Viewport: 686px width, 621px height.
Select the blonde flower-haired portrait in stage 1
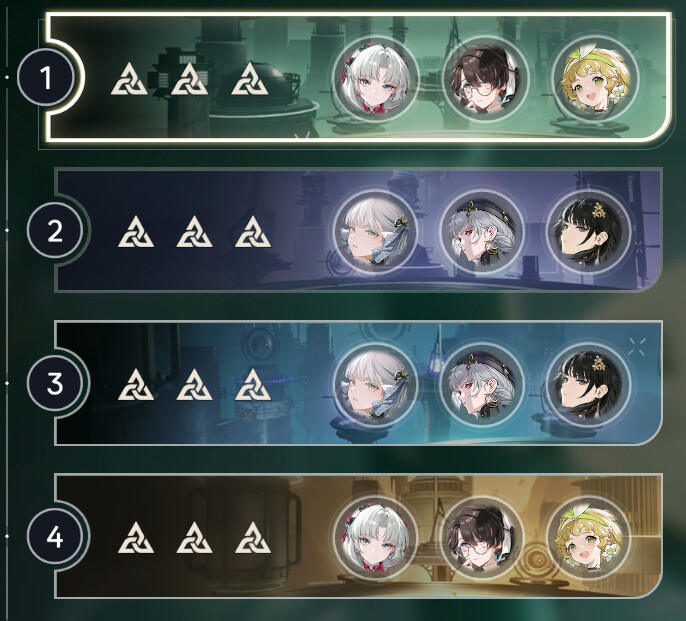[590, 78]
